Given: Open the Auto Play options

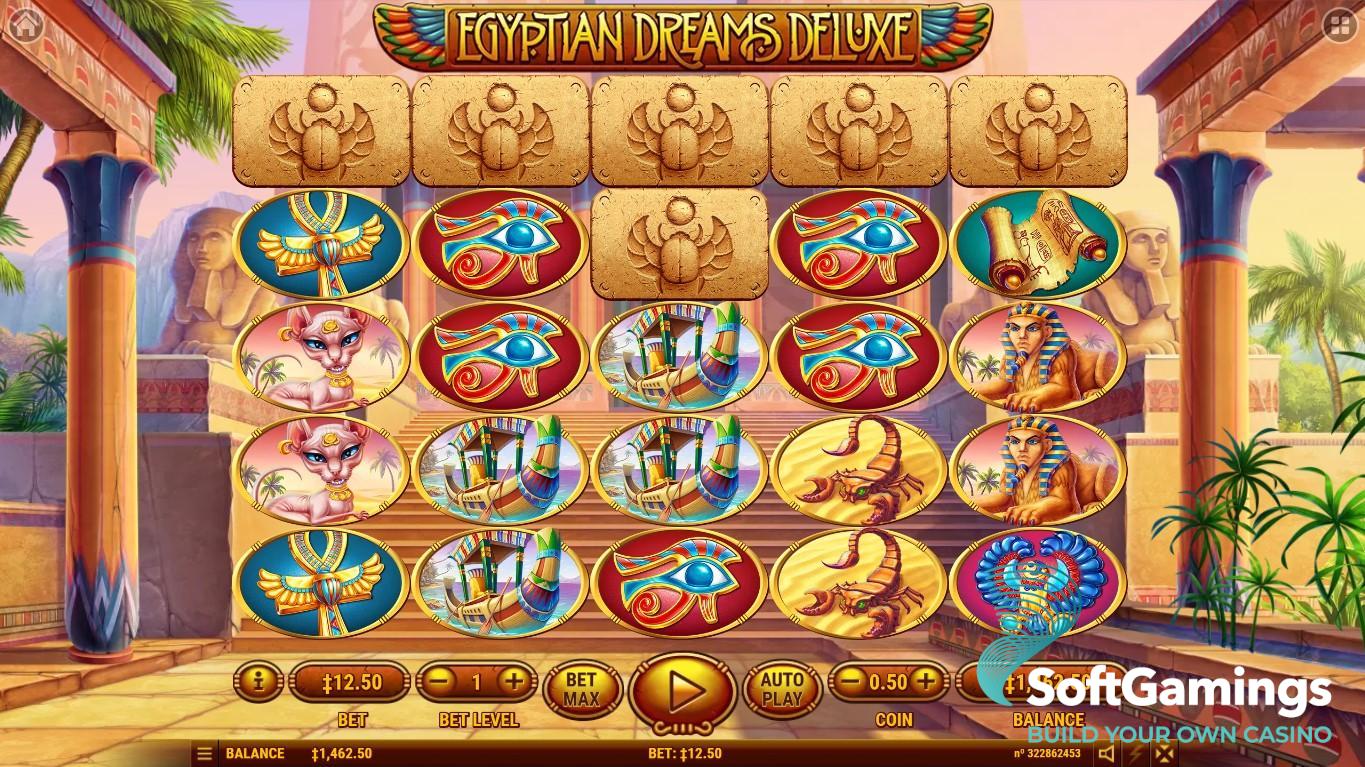Looking at the screenshot, I should (782, 689).
